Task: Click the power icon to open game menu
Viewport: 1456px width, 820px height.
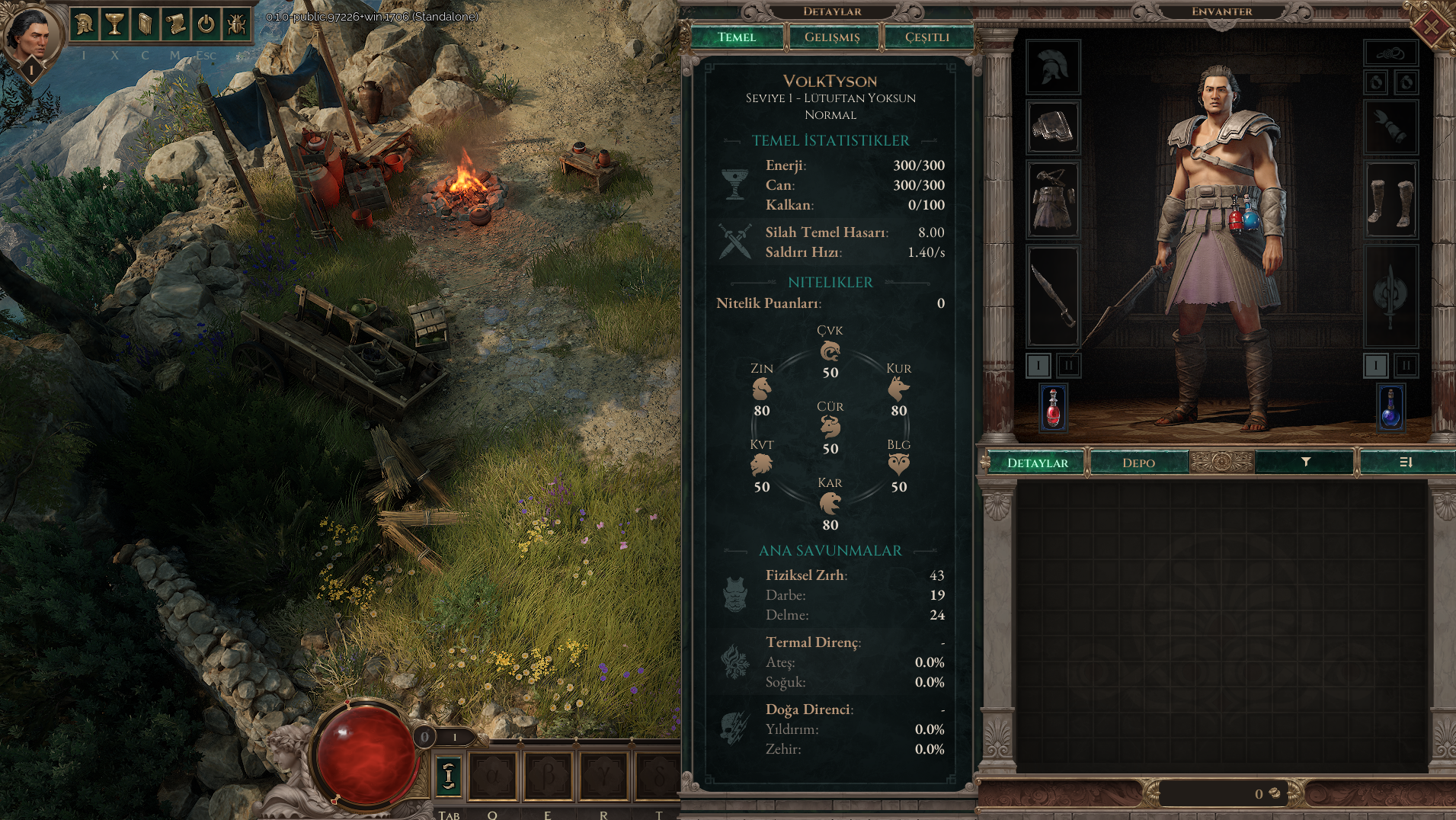Action: tap(206, 24)
